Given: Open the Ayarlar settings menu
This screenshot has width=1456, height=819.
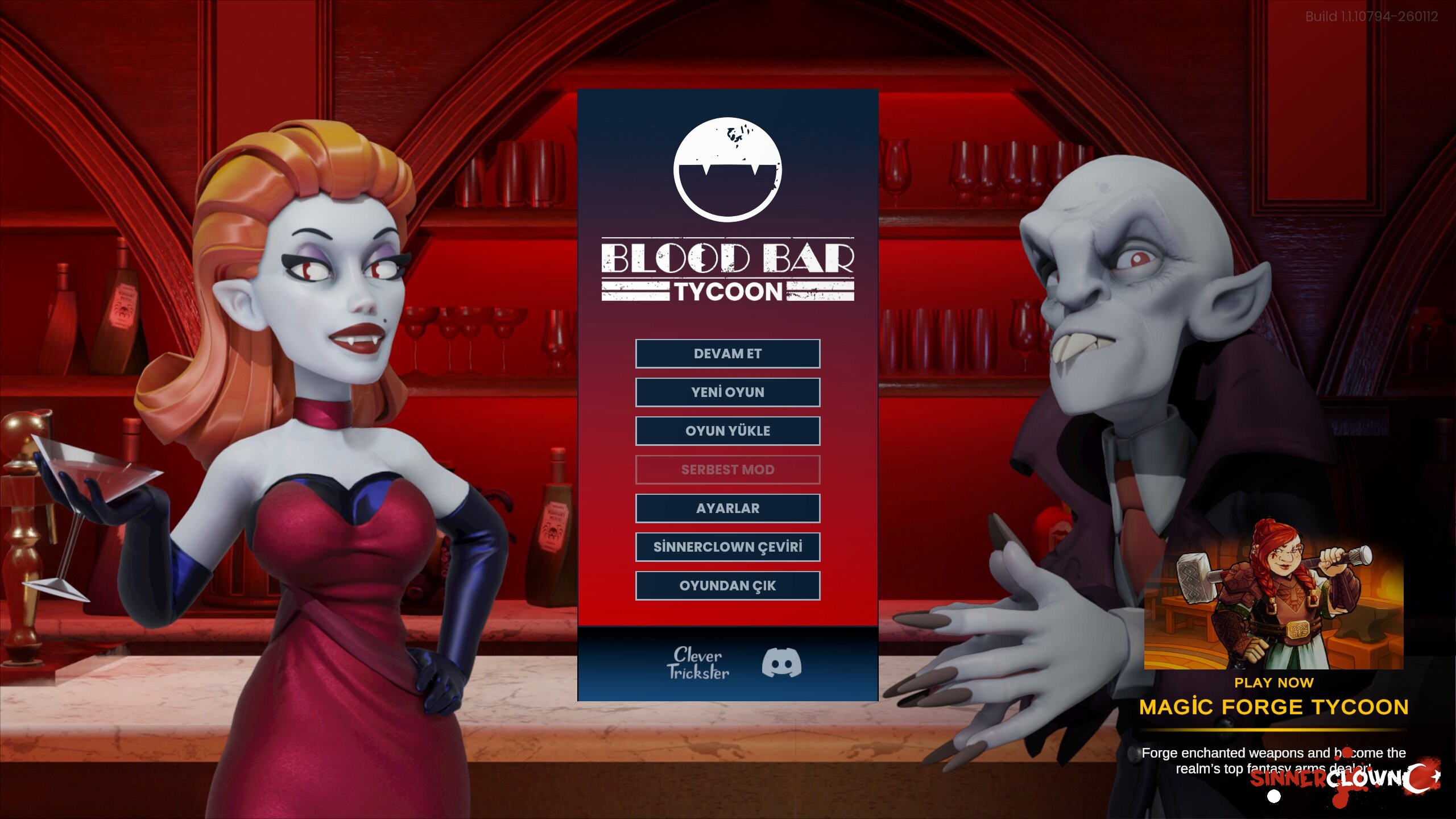Looking at the screenshot, I should 727,508.
